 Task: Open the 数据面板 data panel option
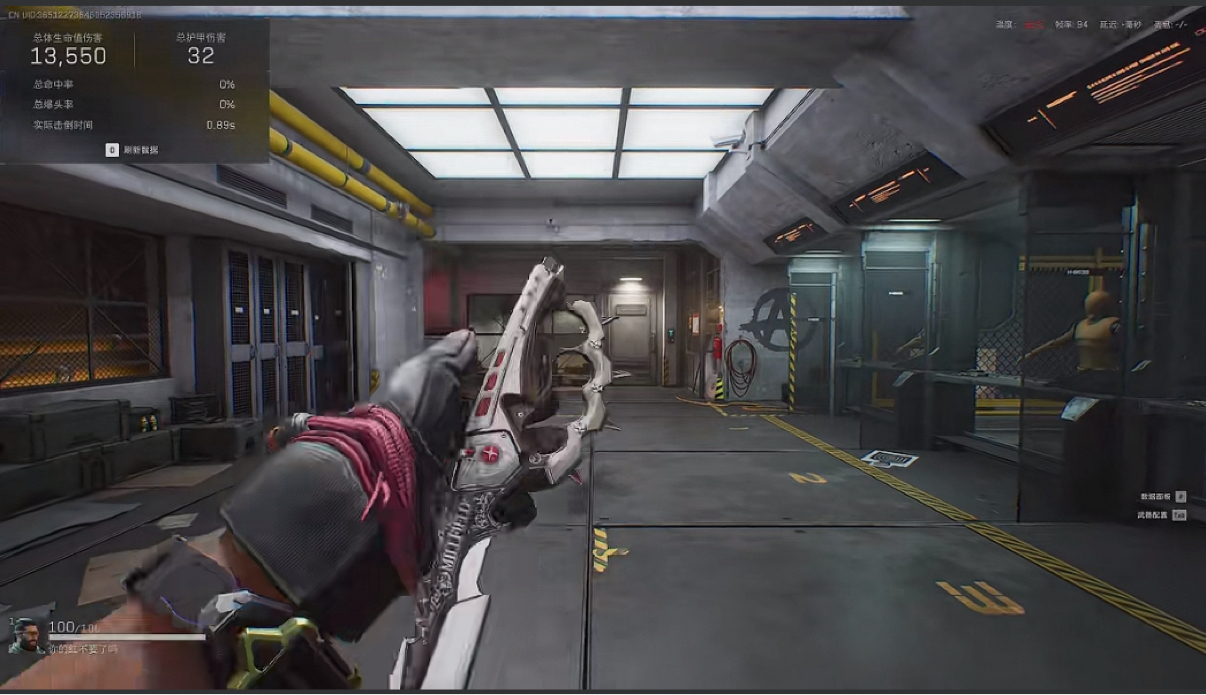[x=1156, y=496]
